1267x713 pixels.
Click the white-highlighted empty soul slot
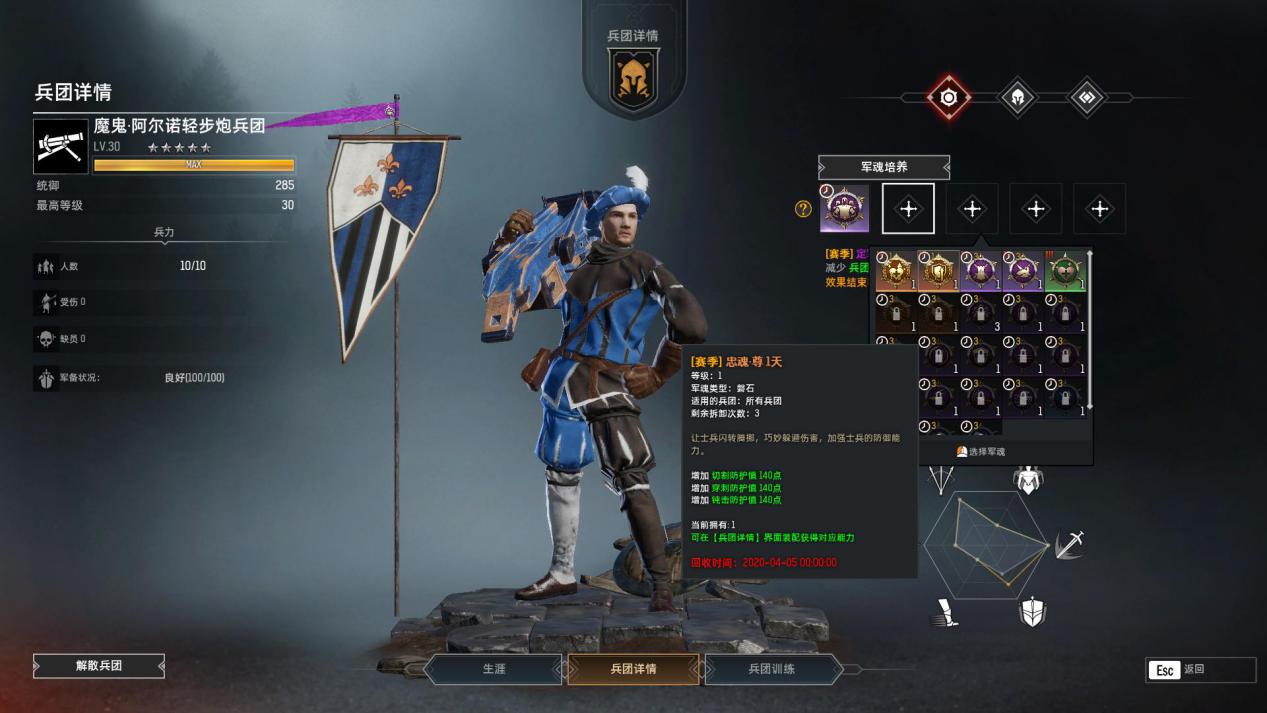(x=908, y=209)
